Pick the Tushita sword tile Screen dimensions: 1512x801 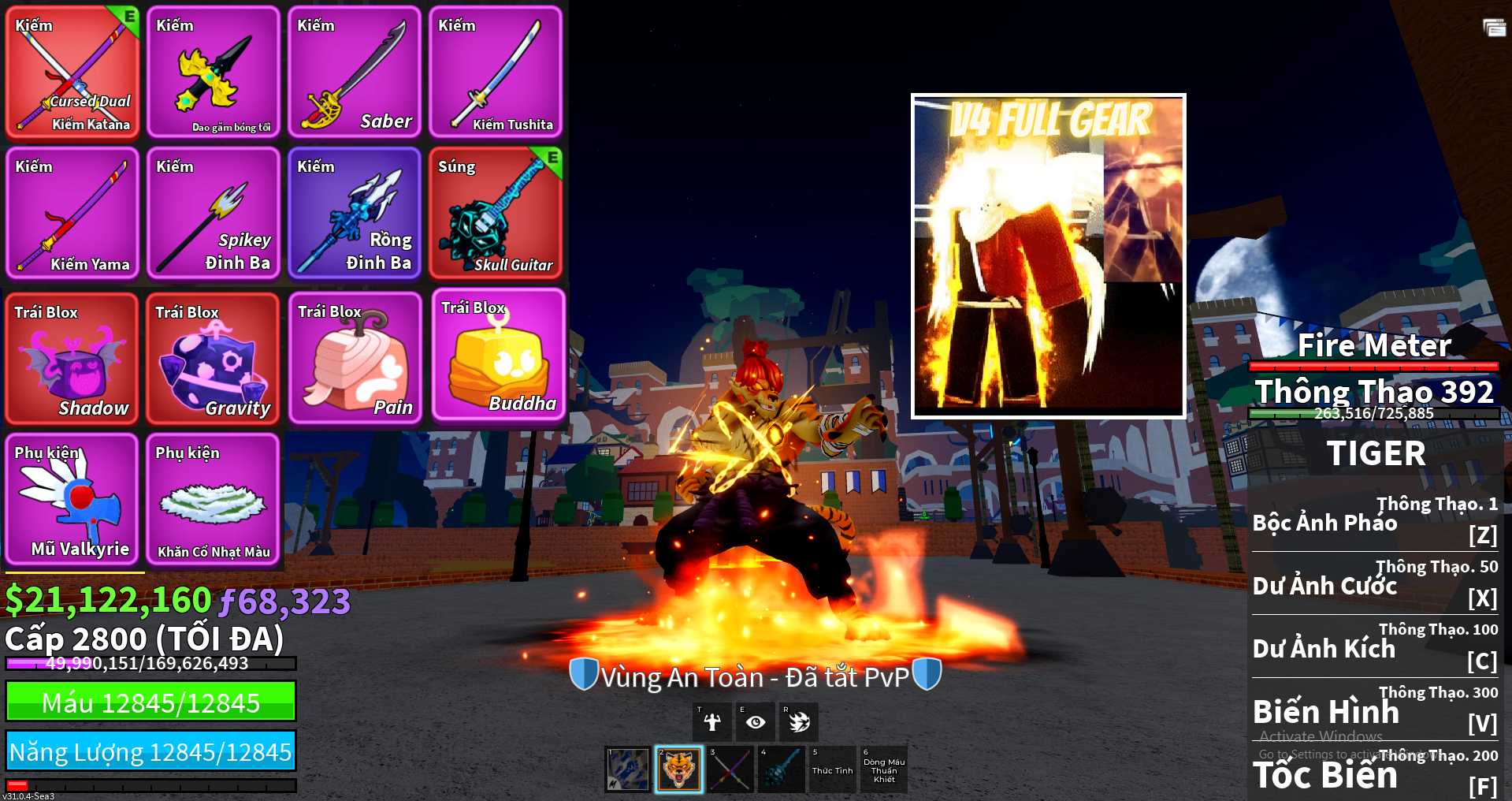click(x=496, y=72)
